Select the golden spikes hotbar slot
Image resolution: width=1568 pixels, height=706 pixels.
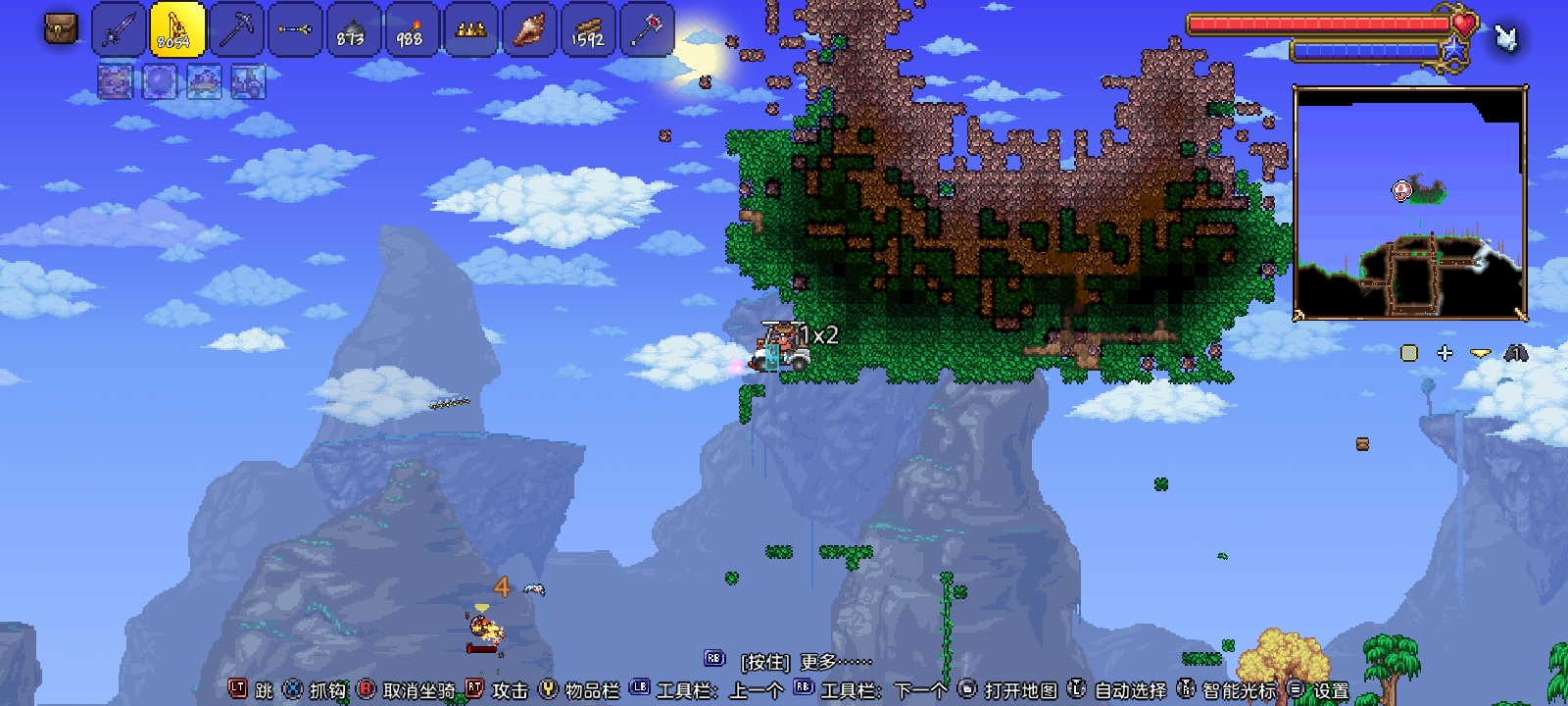coord(470,29)
